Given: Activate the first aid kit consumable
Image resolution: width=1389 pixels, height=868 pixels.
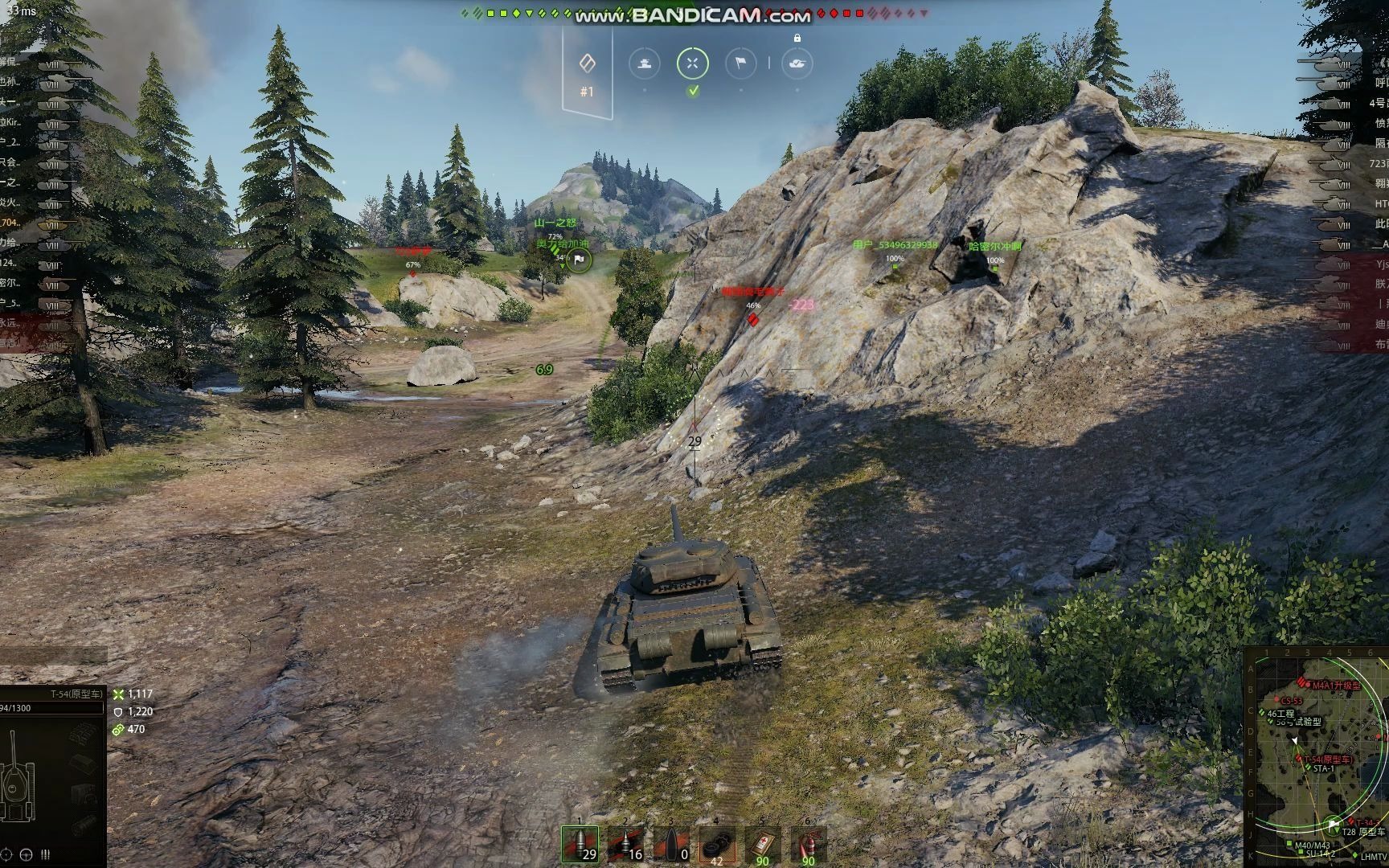Looking at the screenshot, I should click(x=762, y=845).
